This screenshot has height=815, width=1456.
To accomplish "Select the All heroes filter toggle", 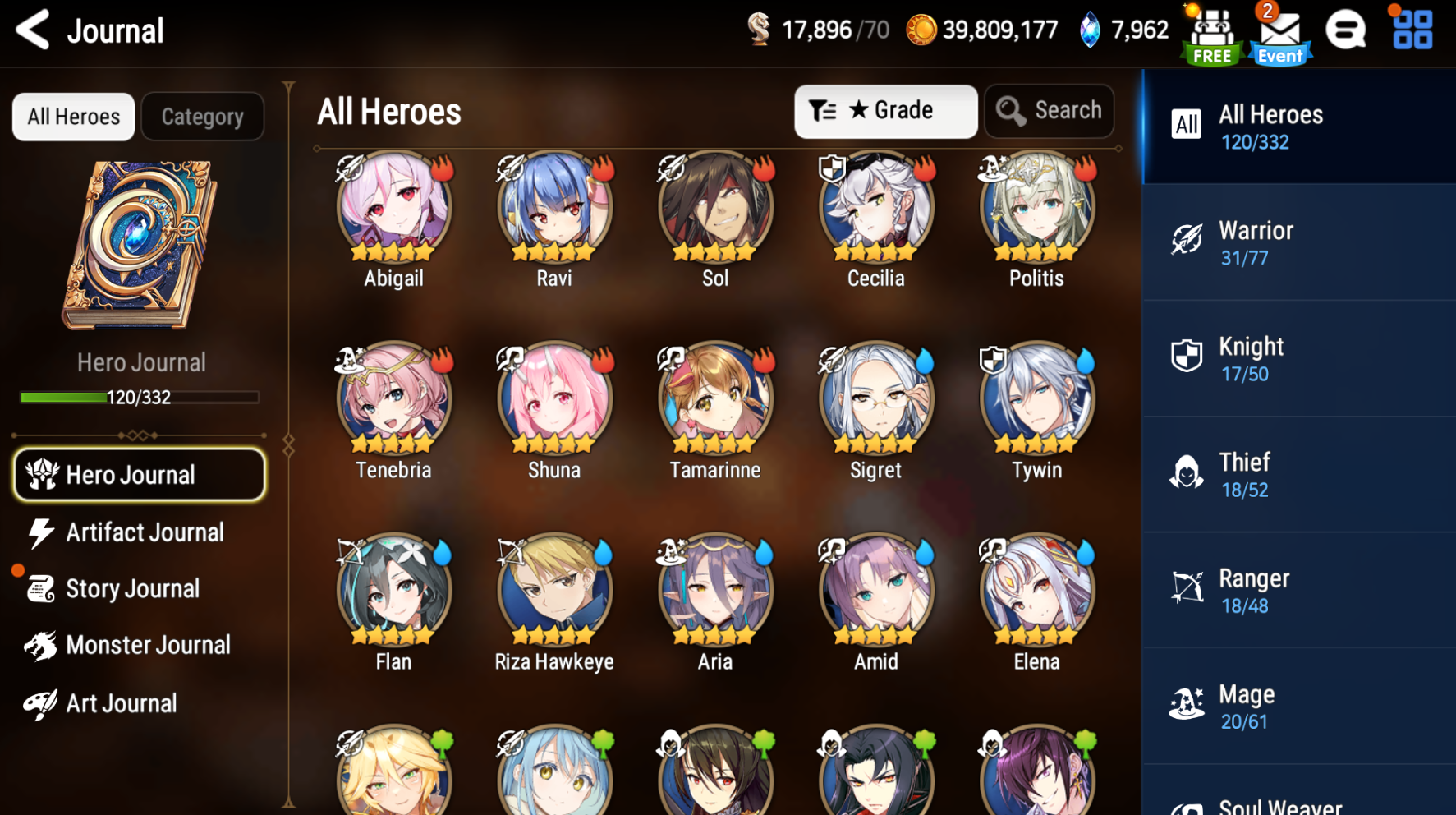I will [72, 116].
